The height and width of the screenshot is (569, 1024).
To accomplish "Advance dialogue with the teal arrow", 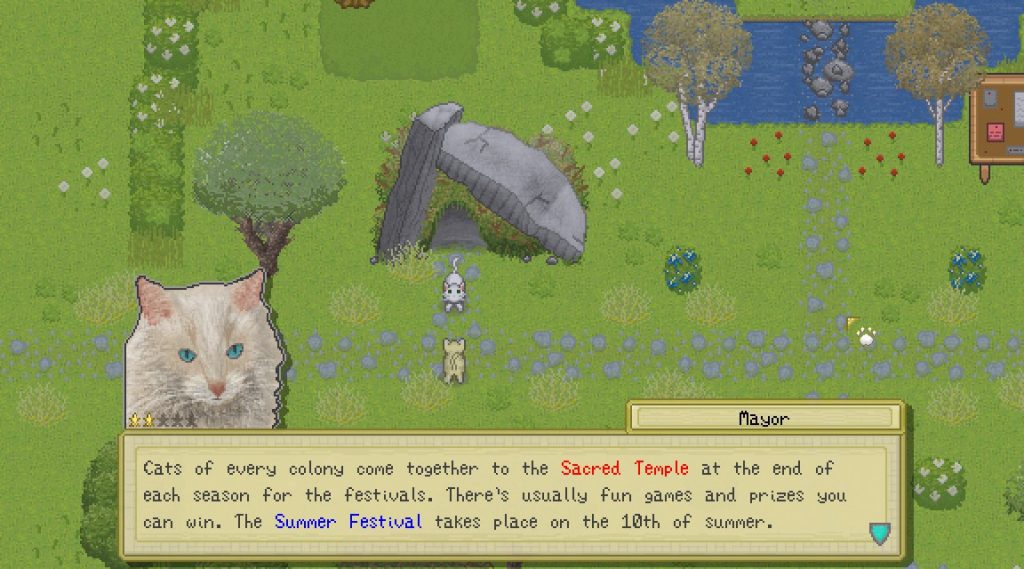I will 879,533.
